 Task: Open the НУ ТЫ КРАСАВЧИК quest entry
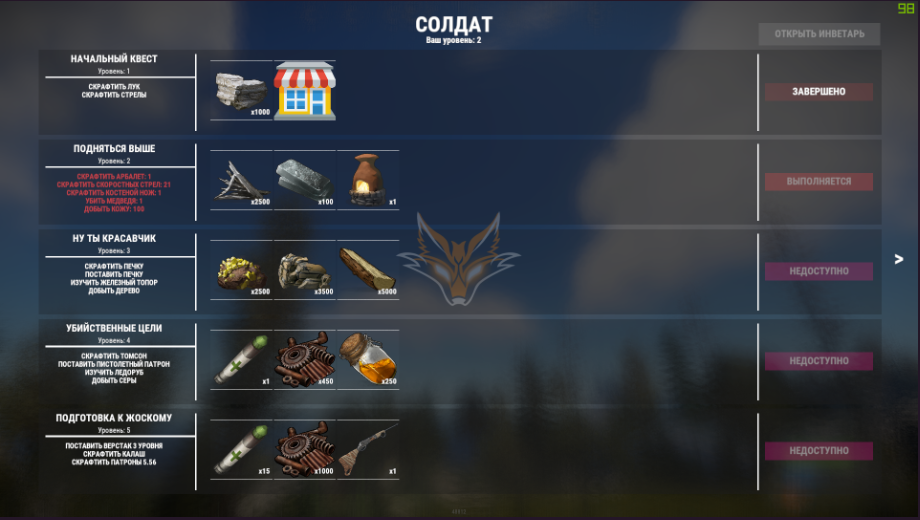[114, 239]
